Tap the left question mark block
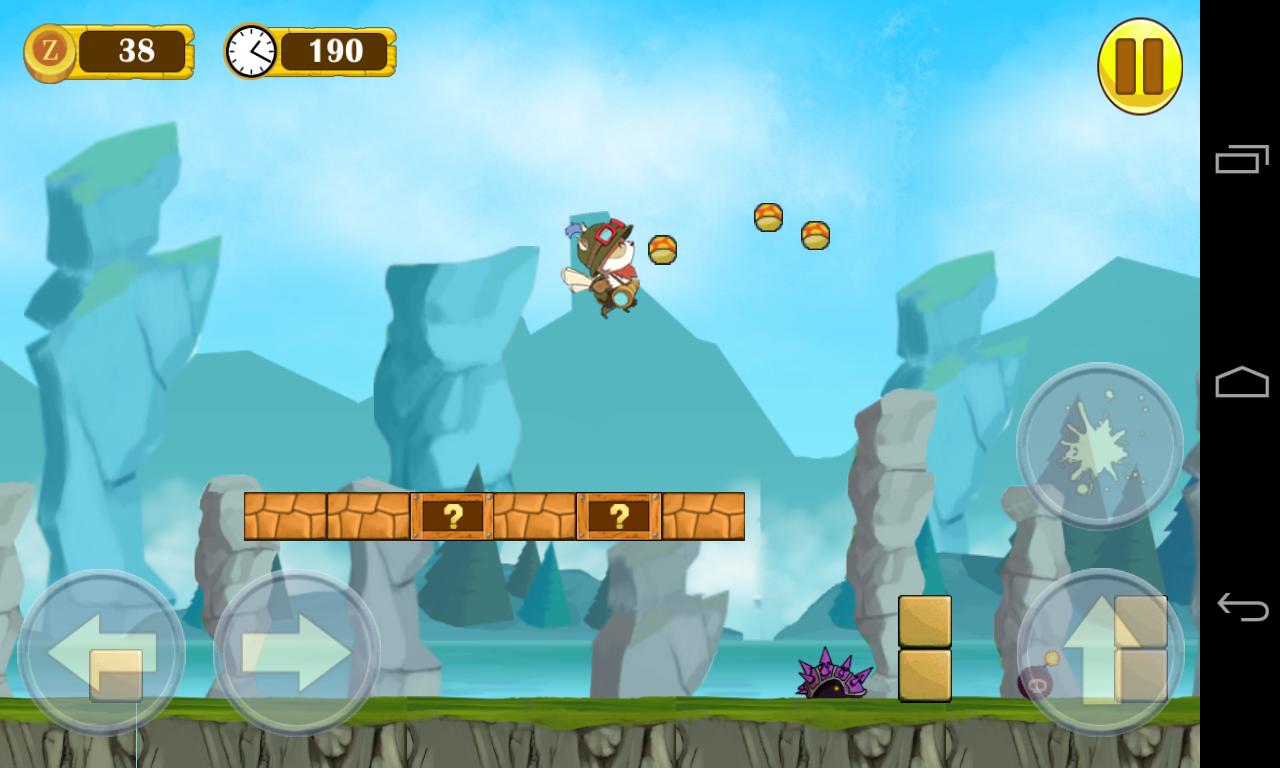This screenshot has height=768, width=1280. (451, 516)
